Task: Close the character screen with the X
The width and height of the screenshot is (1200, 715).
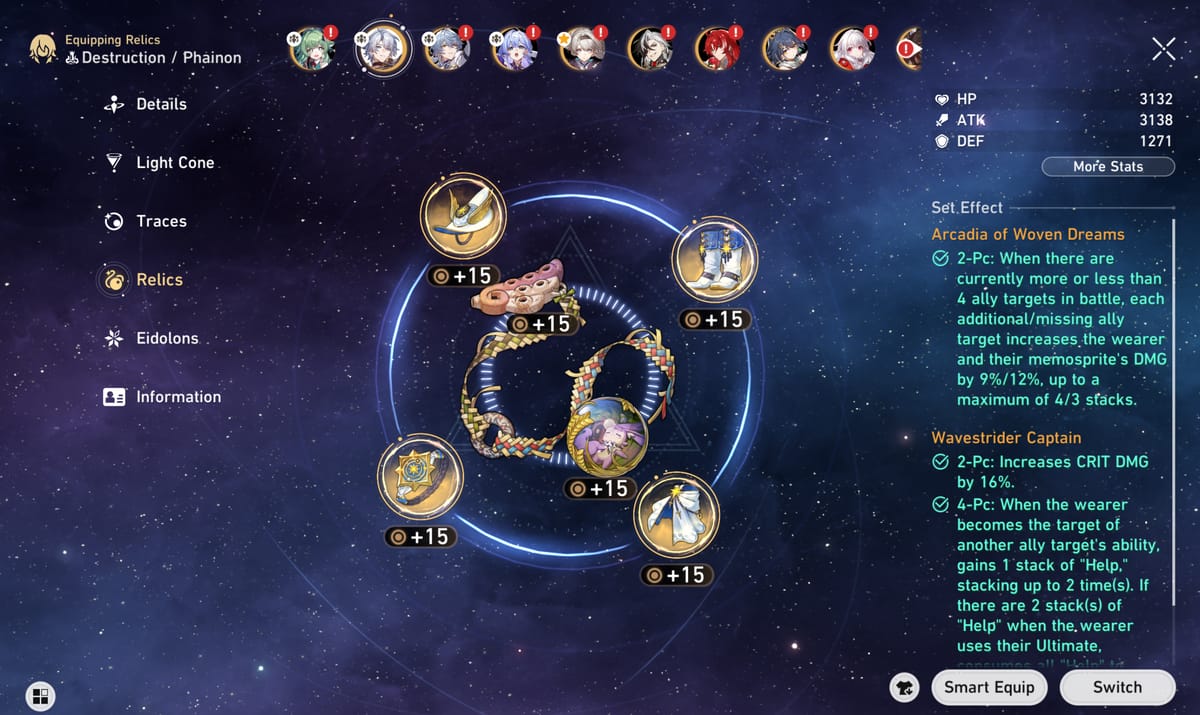Action: 1163,49
